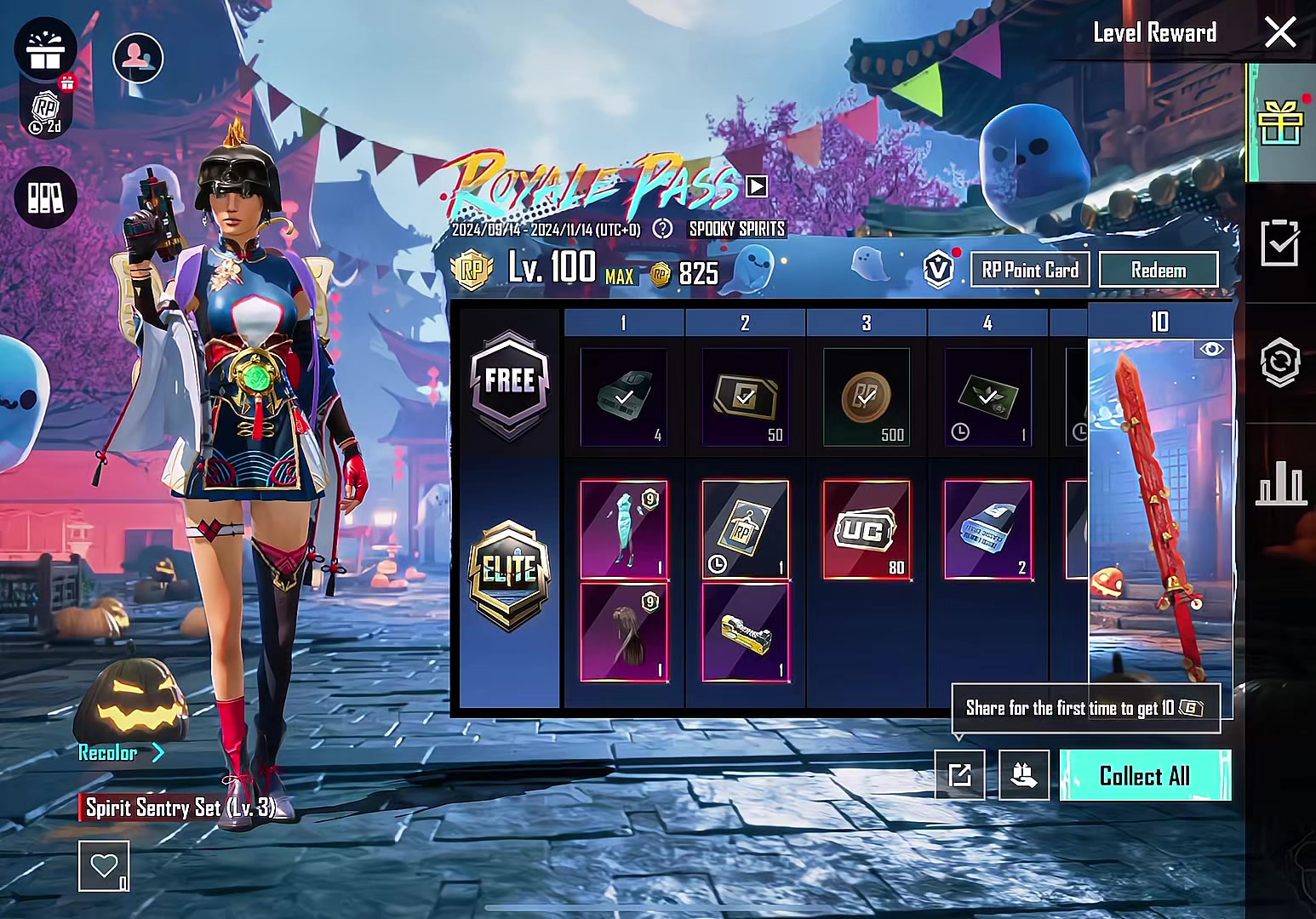Screen dimensions: 1316x919
Task: Open the Redeem shop
Action: coord(1158,270)
